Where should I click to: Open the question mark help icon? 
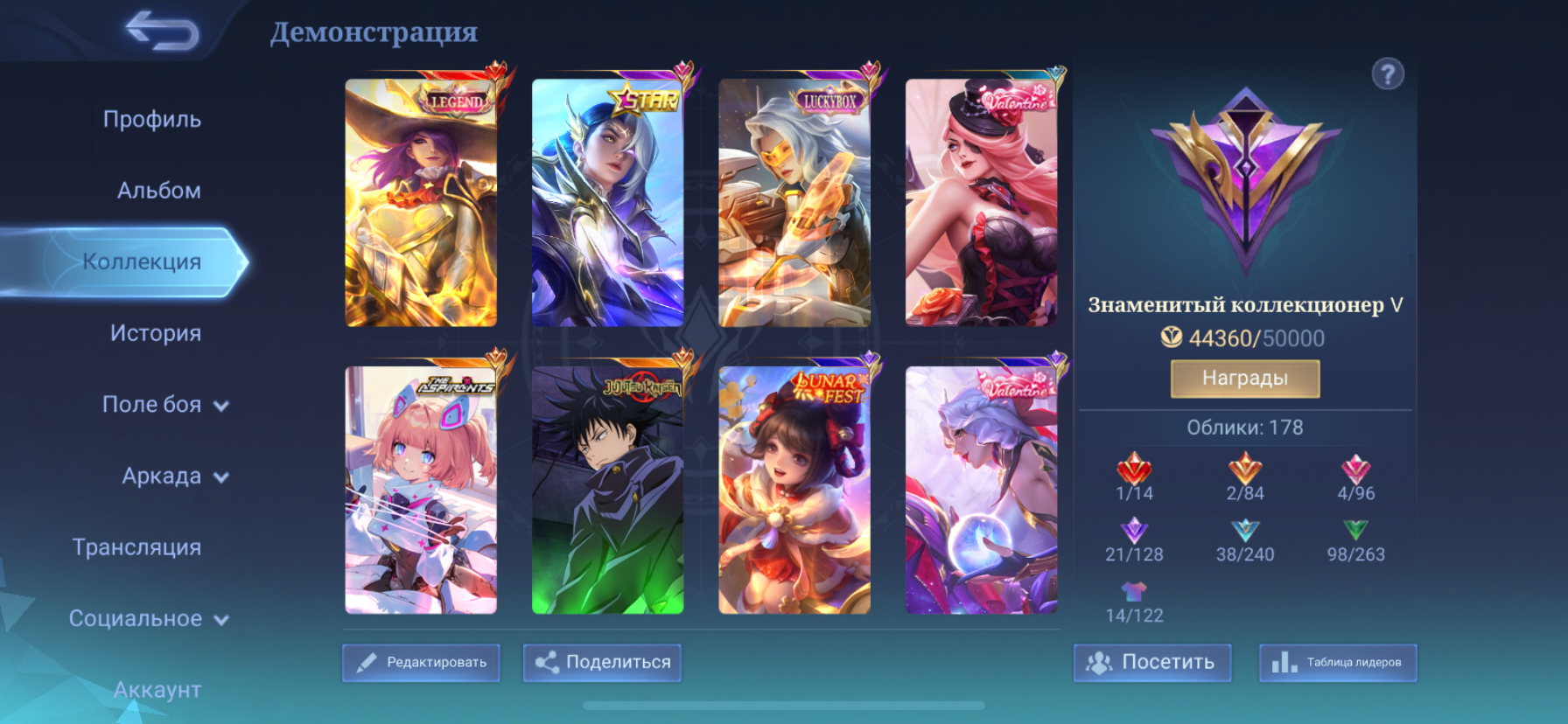click(x=1388, y=74)
